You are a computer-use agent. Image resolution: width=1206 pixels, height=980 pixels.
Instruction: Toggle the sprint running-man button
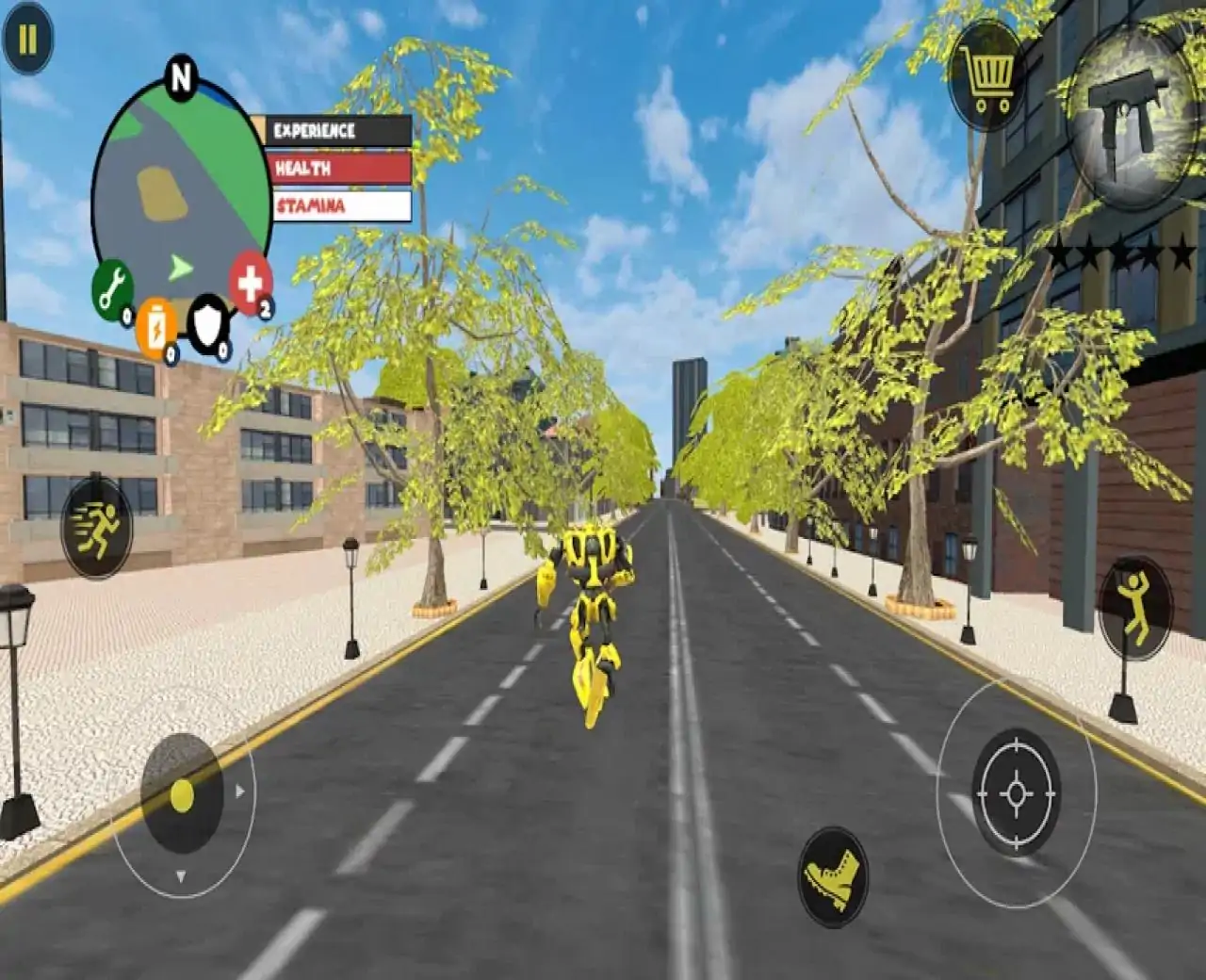coord(97,528)
